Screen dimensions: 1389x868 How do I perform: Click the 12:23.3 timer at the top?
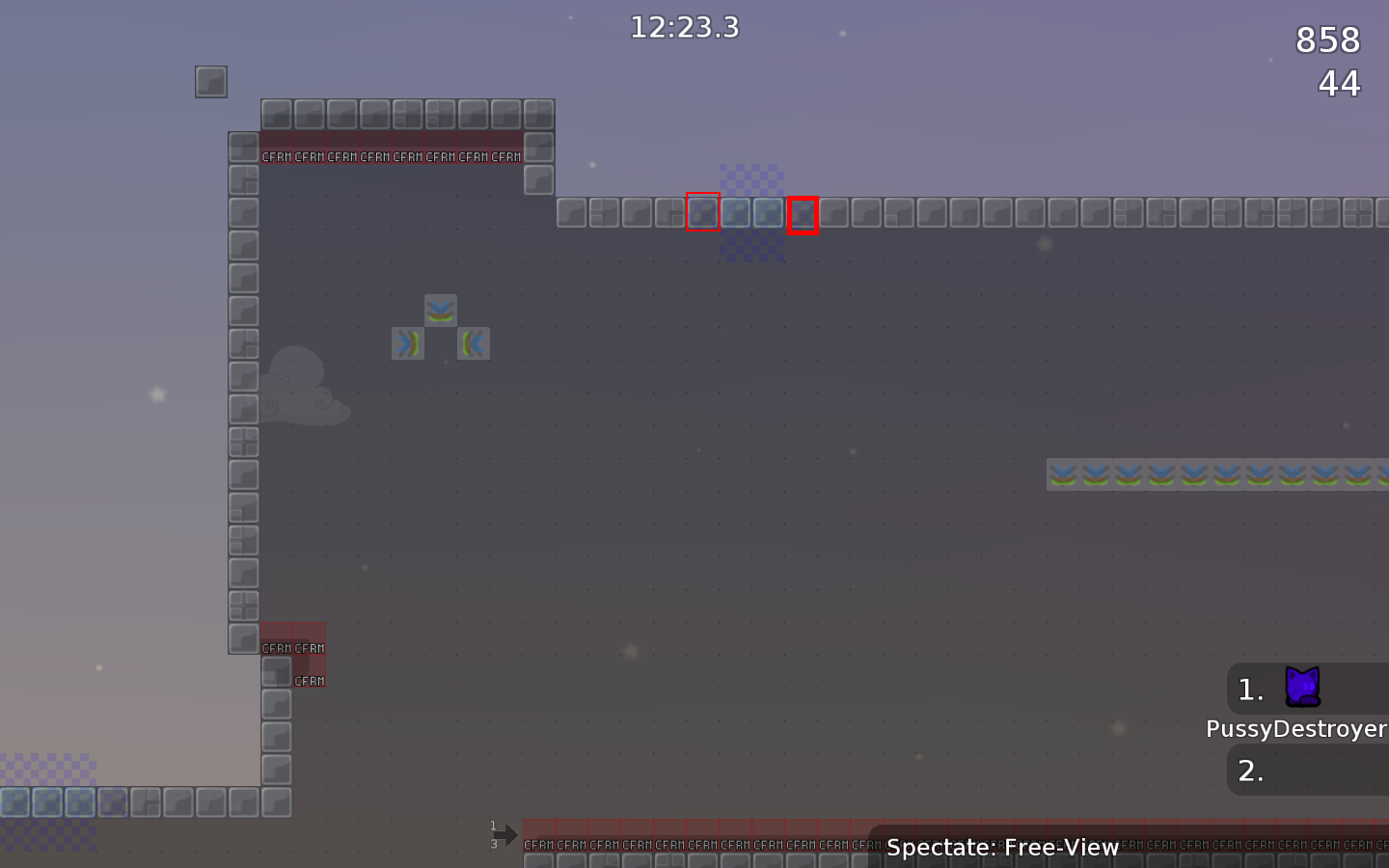click(684, 27)
